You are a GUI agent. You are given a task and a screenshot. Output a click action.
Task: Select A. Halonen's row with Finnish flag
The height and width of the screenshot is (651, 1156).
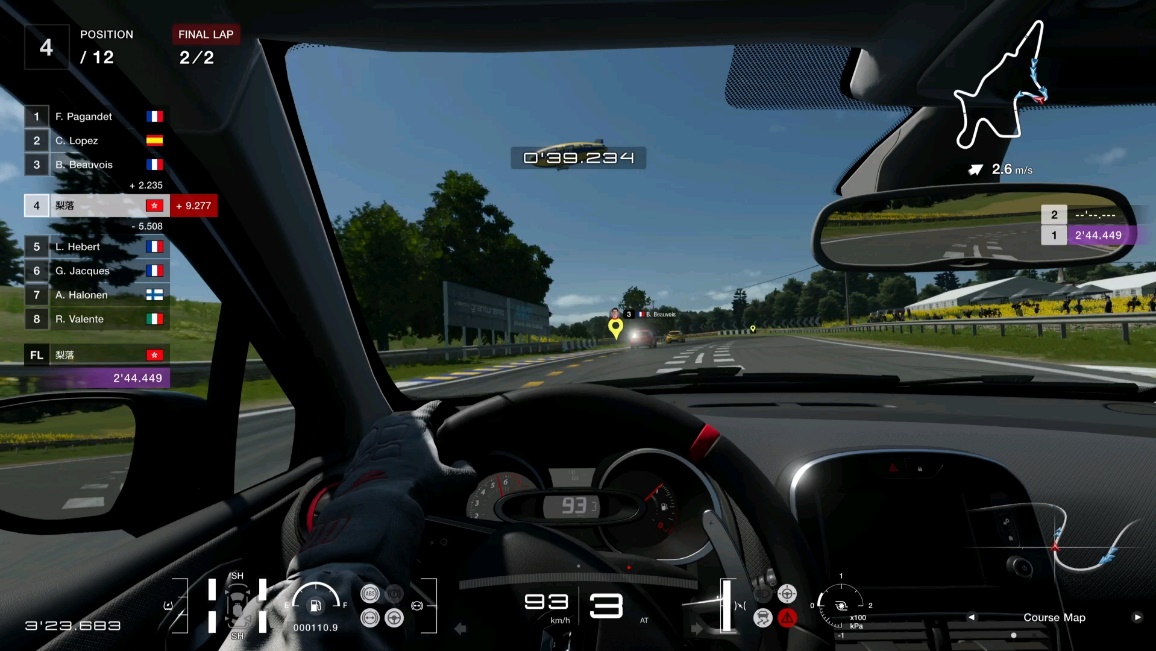97,294
